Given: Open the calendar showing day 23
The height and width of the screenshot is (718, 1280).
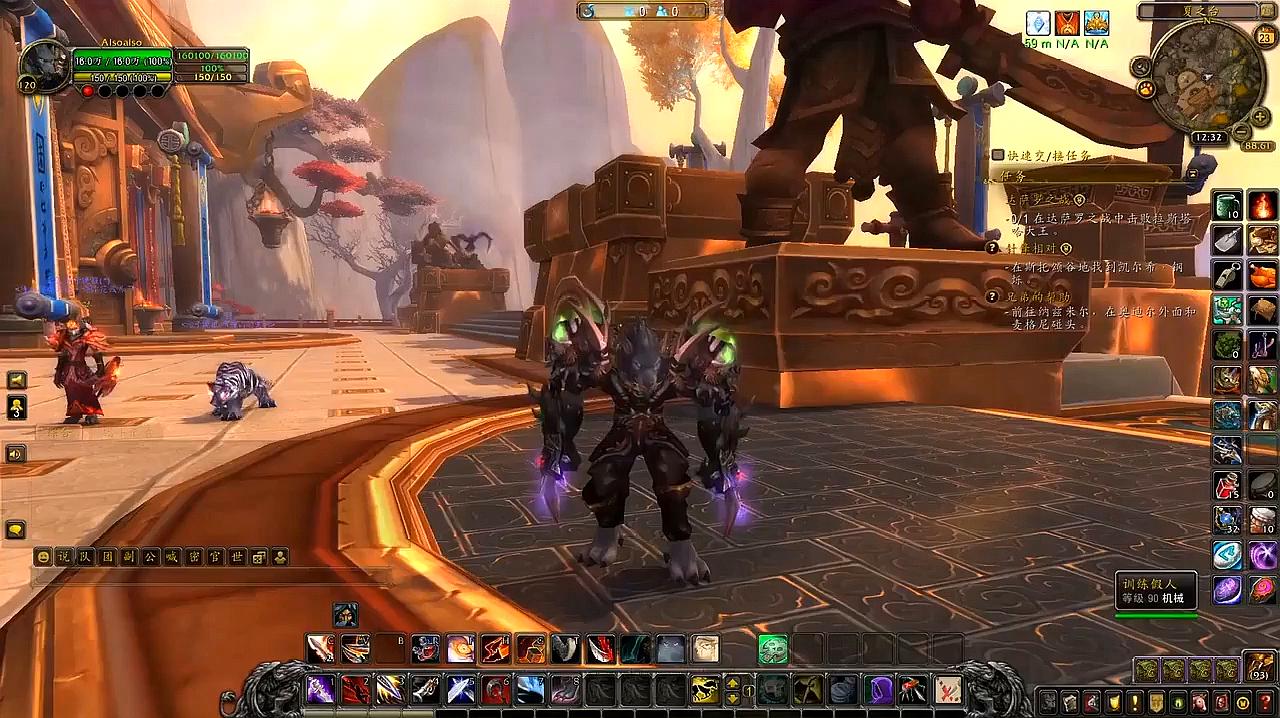Looking at the screenshot, I should pyautogui.click(x=1264, y=39).
